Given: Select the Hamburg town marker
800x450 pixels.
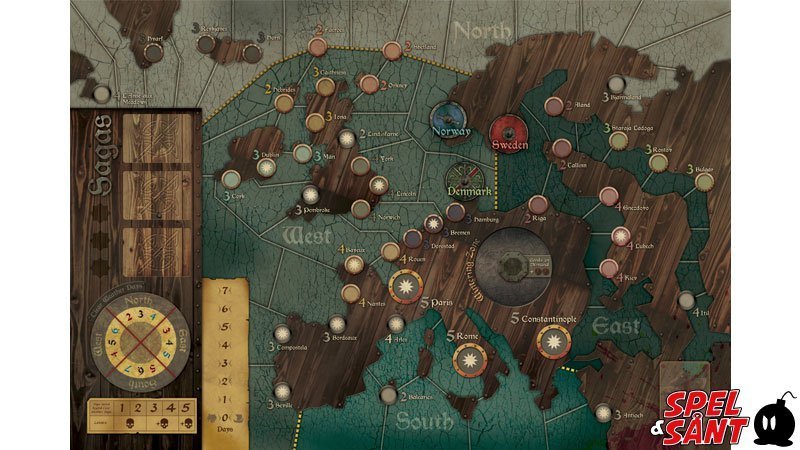Looking at the screenshot, I should [455, 212].
